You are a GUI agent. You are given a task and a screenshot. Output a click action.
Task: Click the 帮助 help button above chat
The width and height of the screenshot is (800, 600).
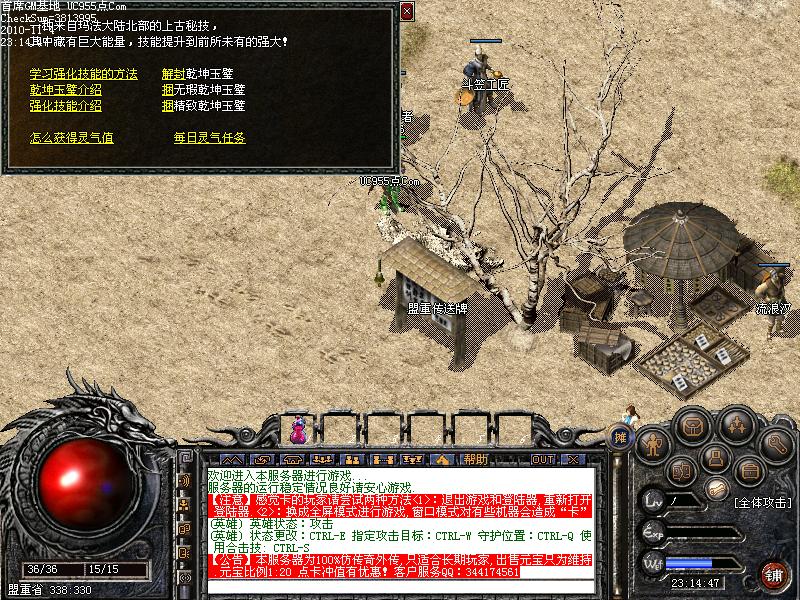coord(475,459)
